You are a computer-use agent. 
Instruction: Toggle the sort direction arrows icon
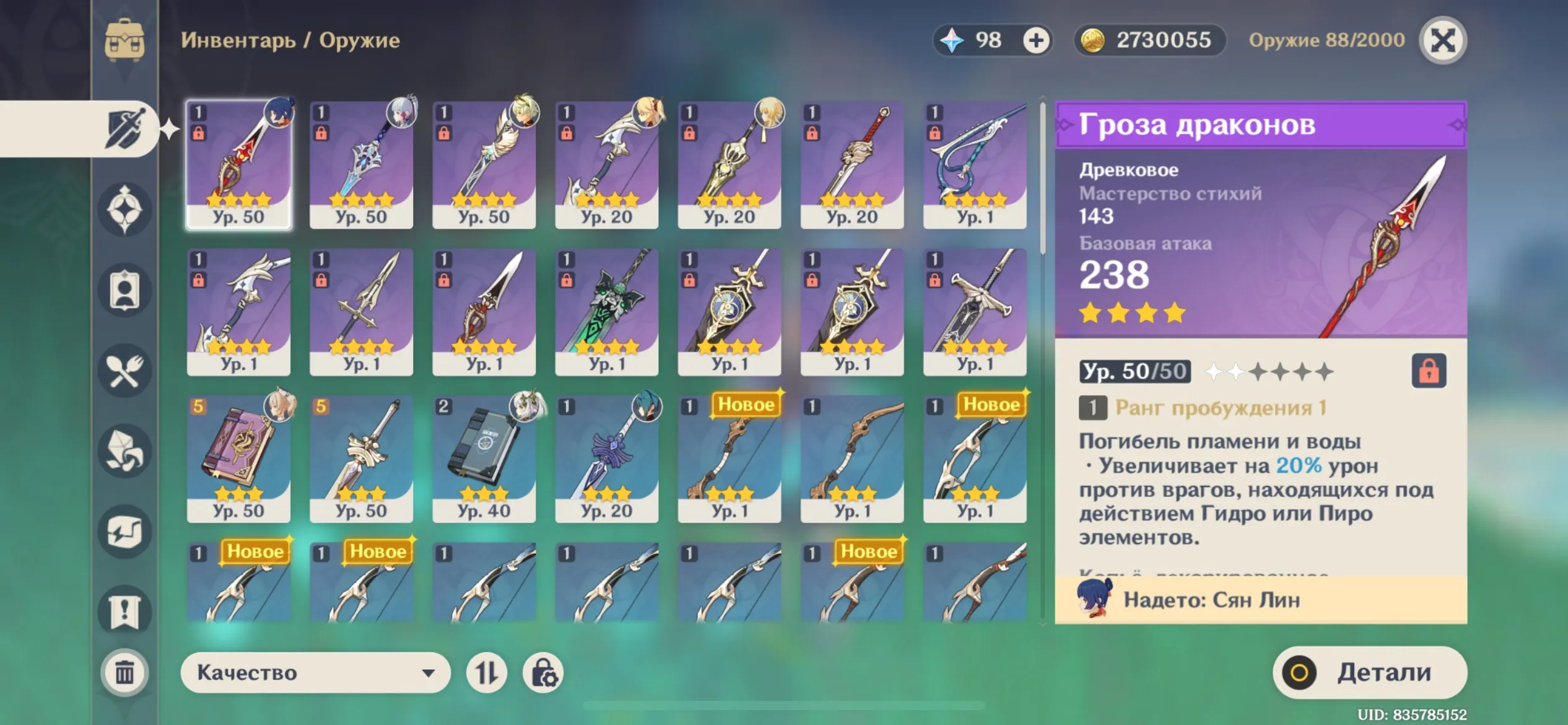tap(489, 671)
